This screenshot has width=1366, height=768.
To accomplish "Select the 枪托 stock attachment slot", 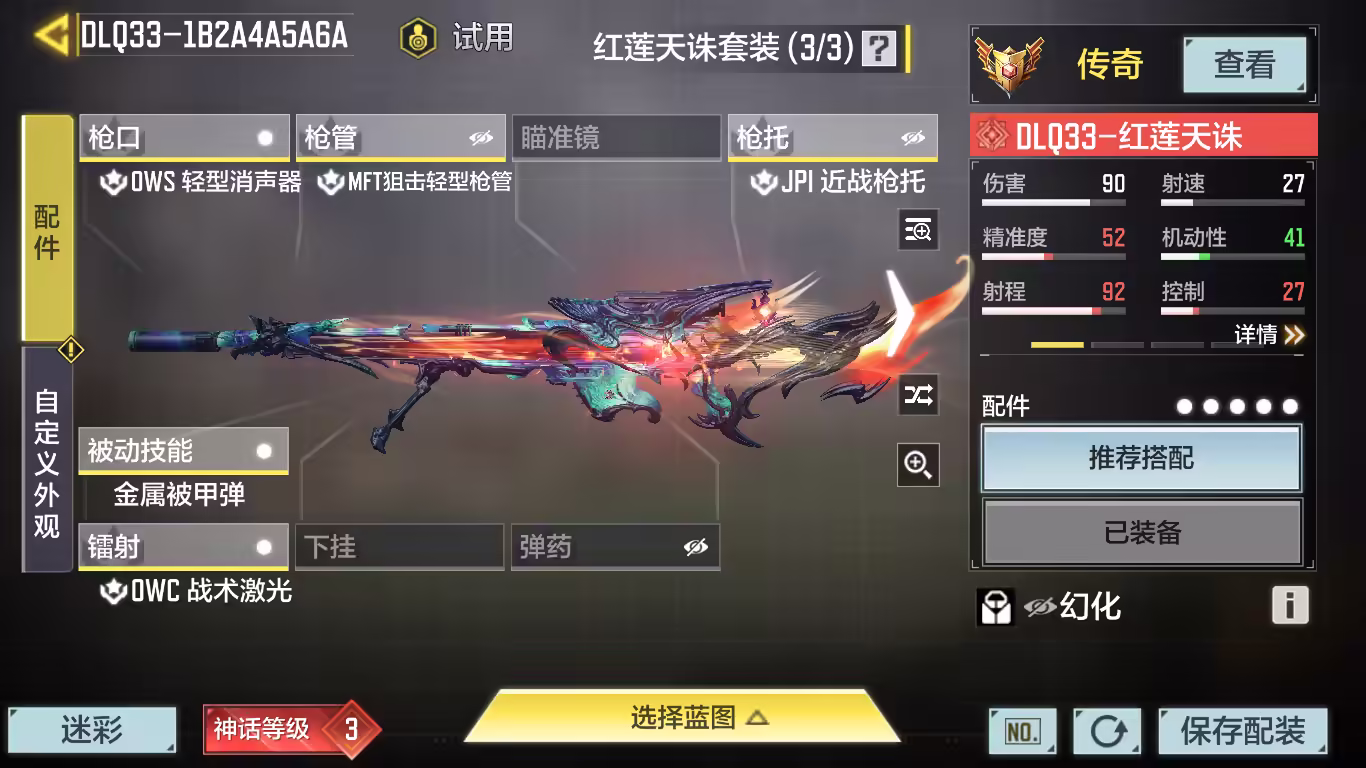I will coord(832,138).
